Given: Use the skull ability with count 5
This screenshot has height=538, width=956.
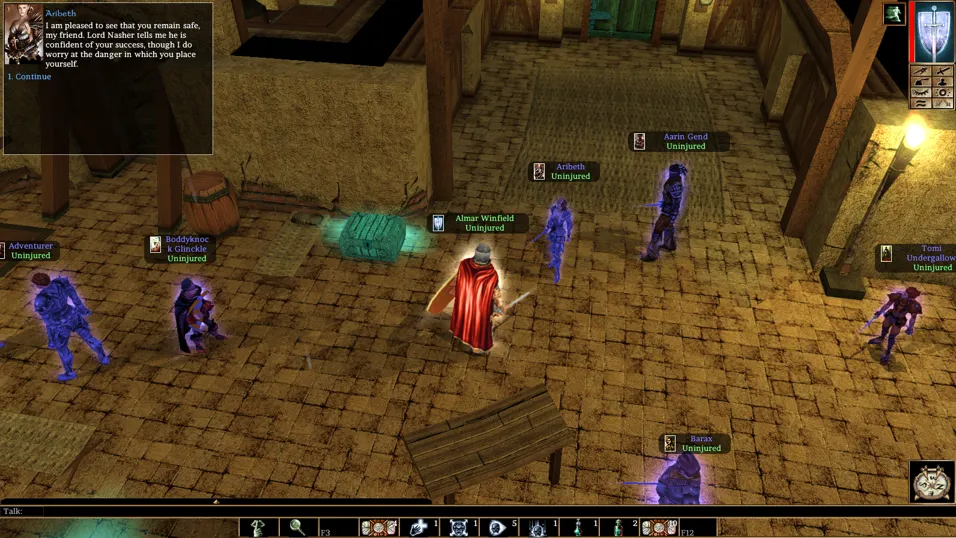Looking at the screenshot, I should point(498,527).
